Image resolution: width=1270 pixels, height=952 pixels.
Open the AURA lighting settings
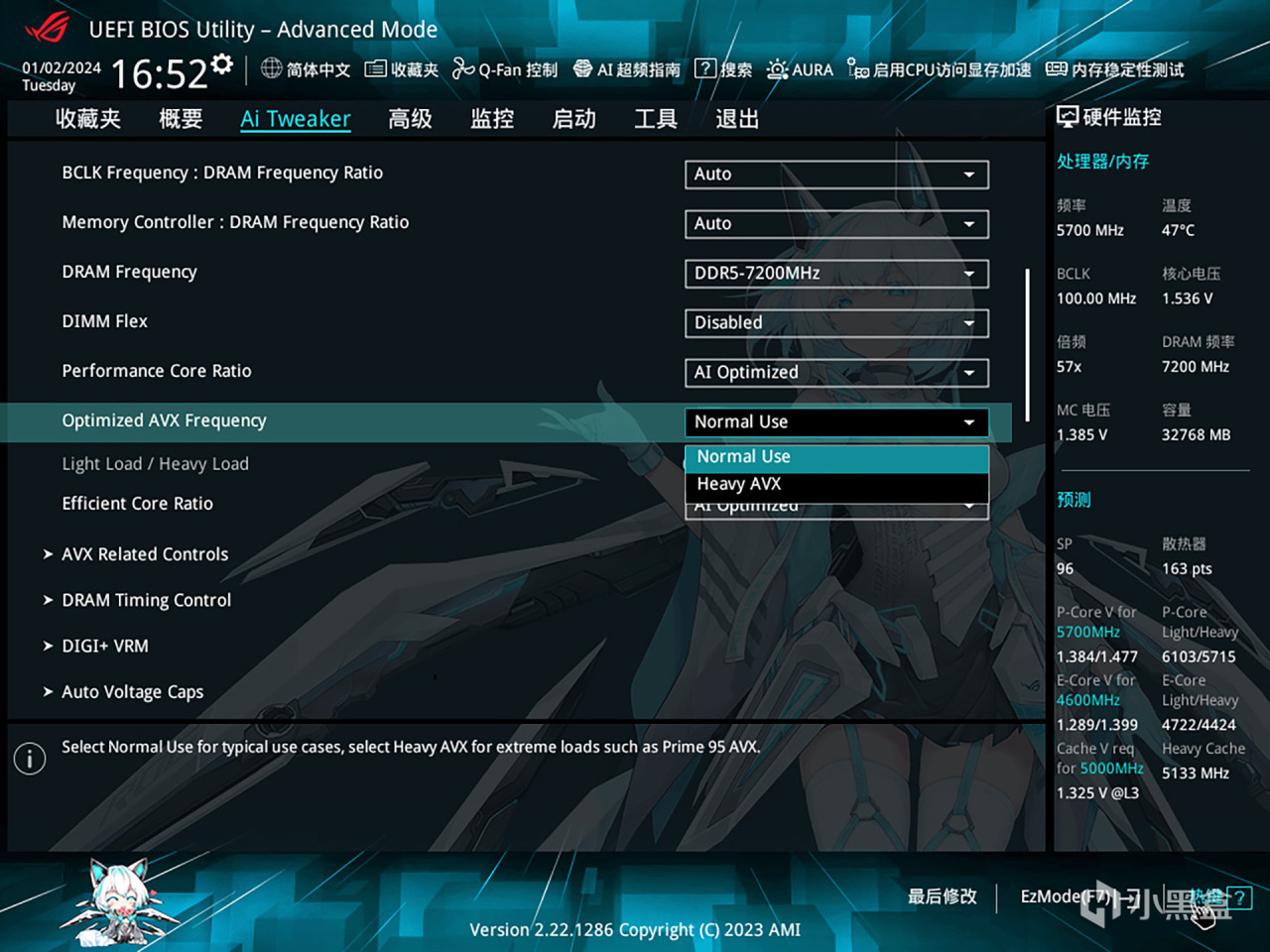[800, 69]
